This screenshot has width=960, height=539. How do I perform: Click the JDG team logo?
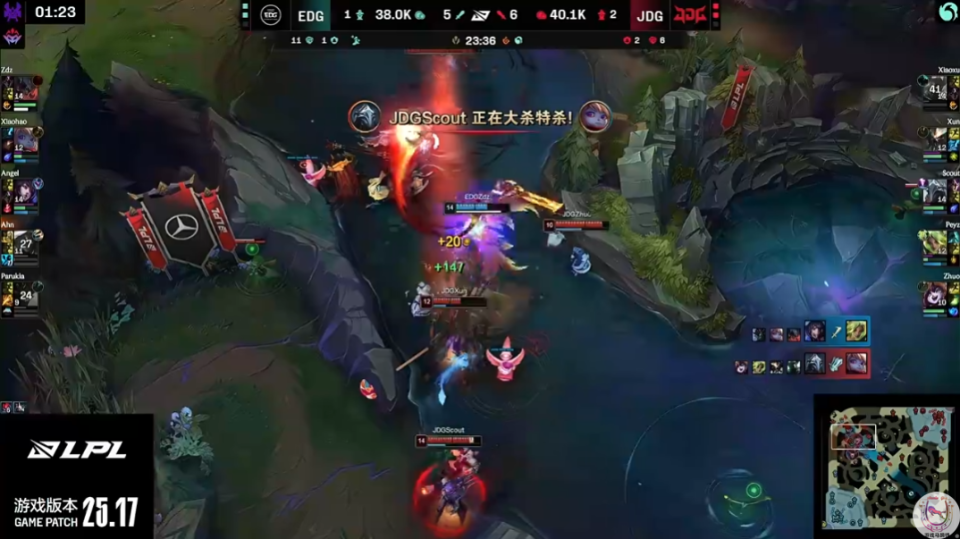pyautogui.click(x=689, y=15)
